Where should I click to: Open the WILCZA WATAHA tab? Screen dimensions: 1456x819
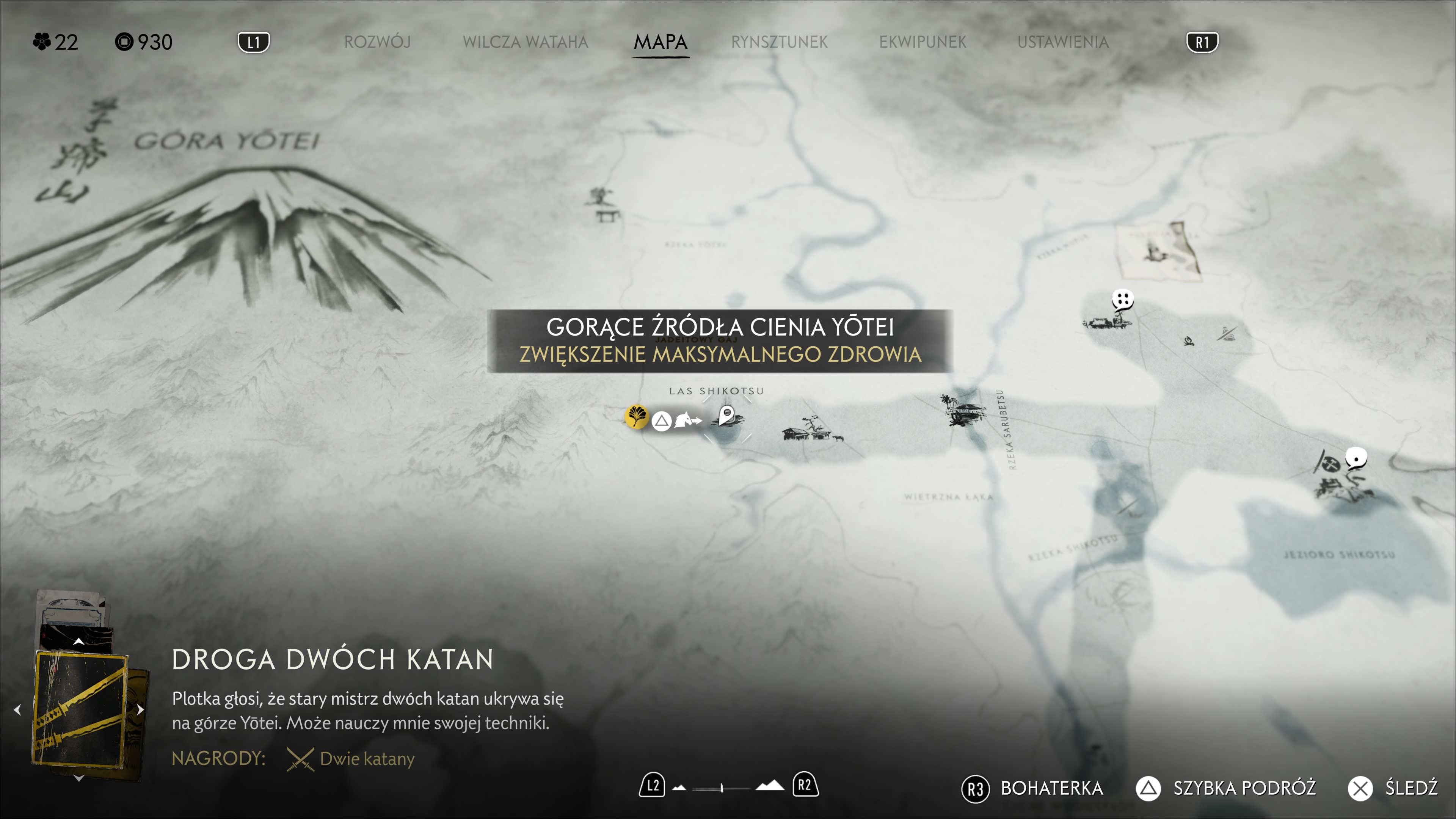pyautogui.click(x=525, y=42)
